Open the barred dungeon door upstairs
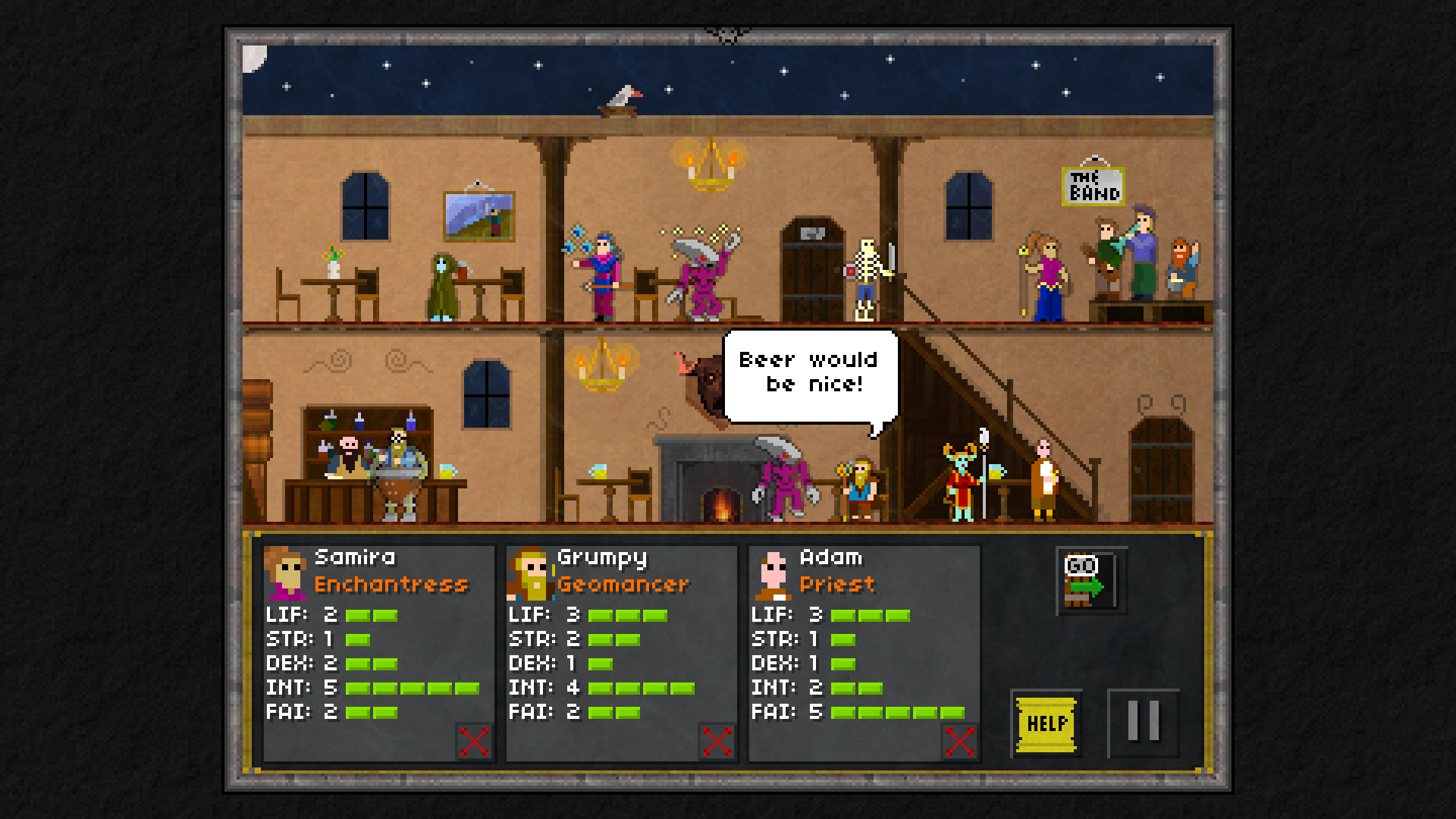The height and width of the screenshot is (819, 1456). point(814,265)
